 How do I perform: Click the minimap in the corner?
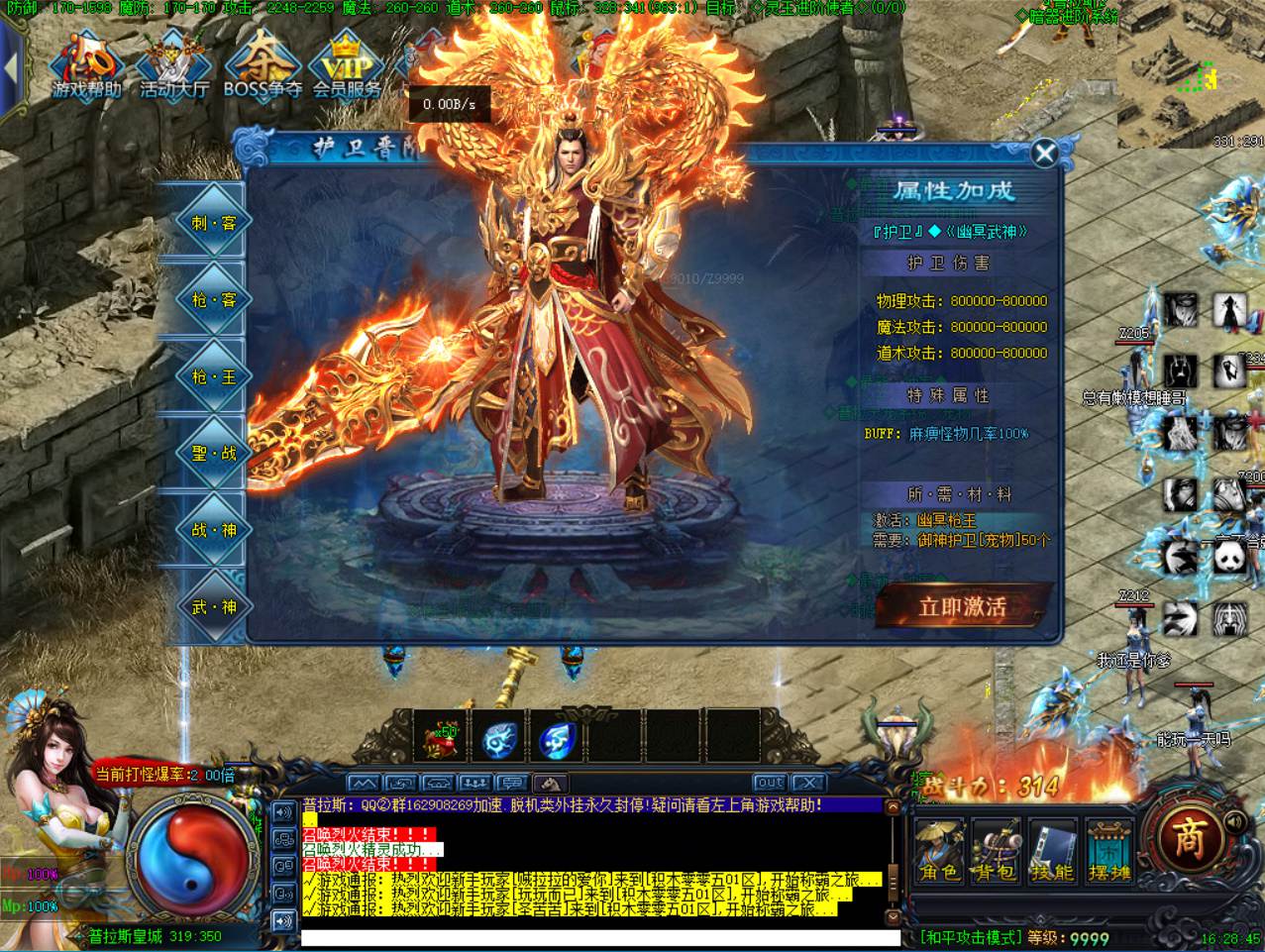coord(1191,74)
